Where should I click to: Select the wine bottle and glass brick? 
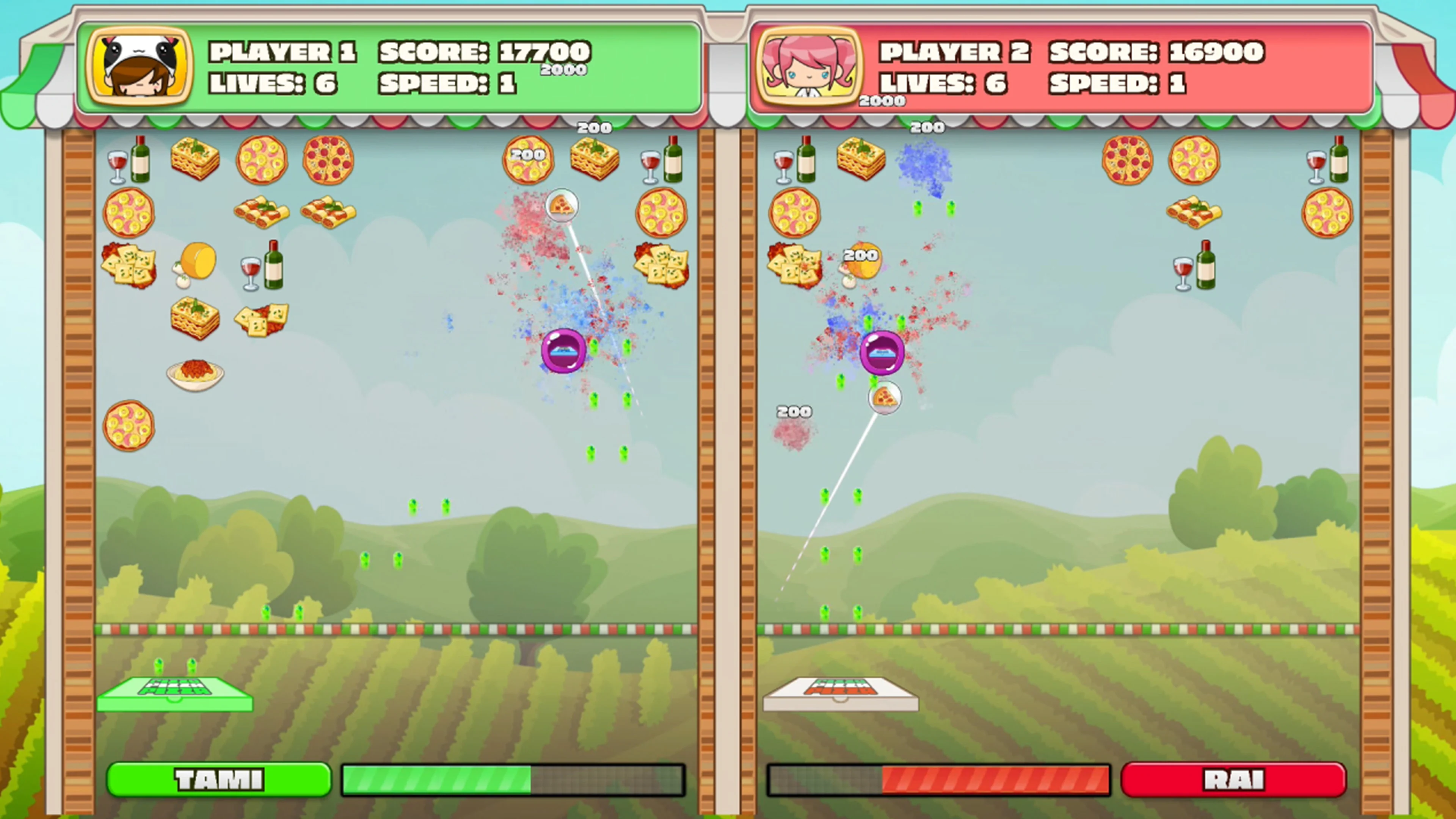point(261,266)
